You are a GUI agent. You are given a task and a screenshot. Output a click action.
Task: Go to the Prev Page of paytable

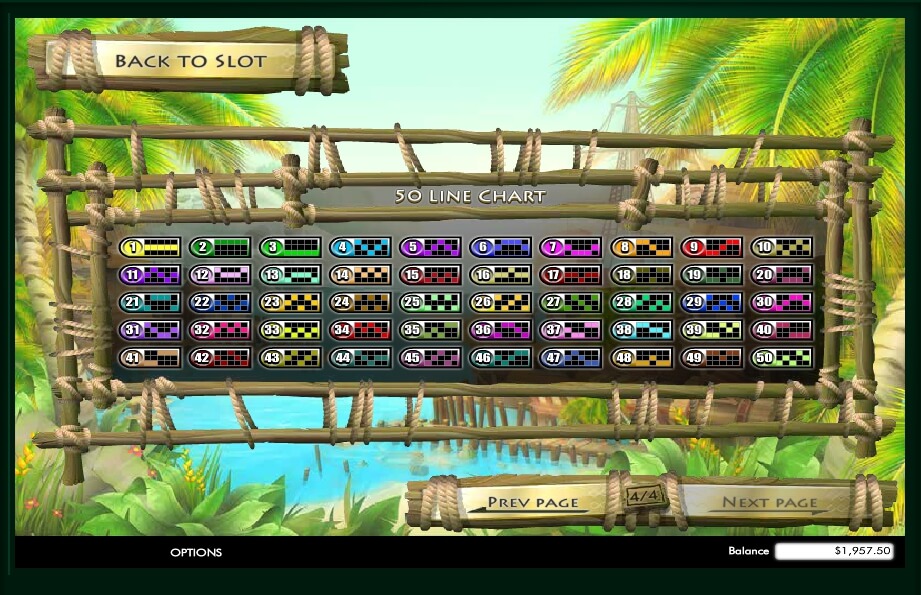(x=532, y=502)
